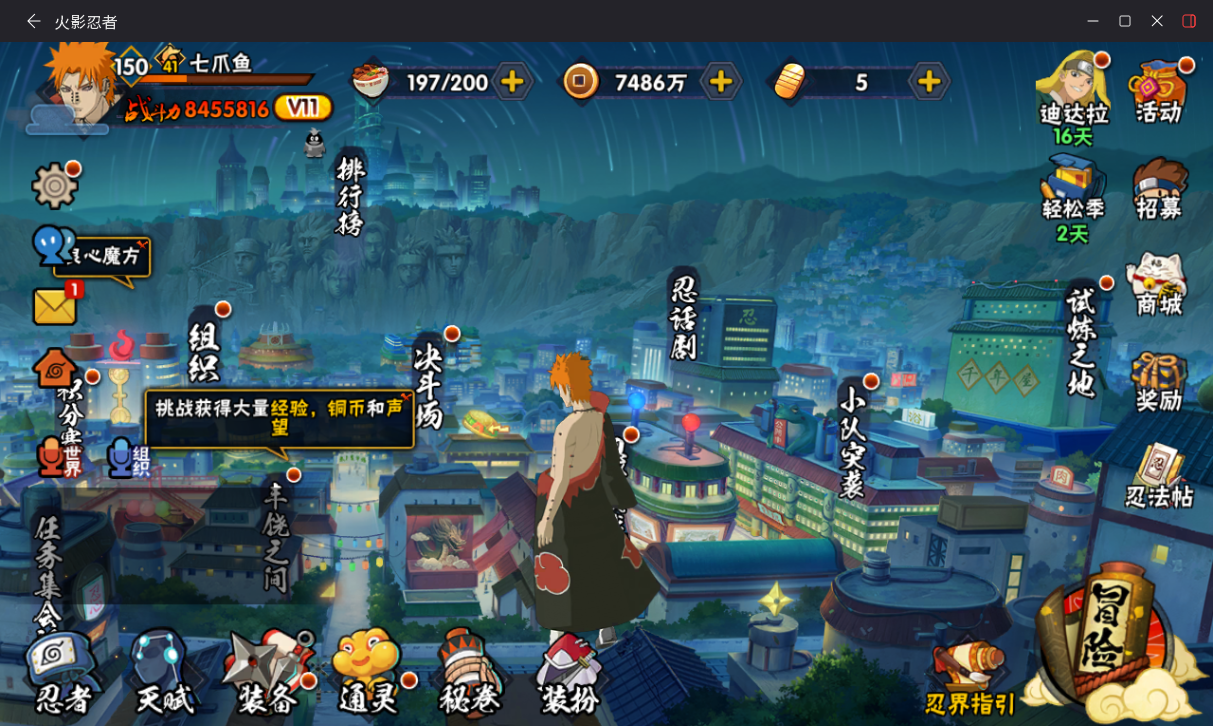Viewport: 1213px width, 726px height.
Task: Visit the 商城 shop
Action: tap(1158, 285)
